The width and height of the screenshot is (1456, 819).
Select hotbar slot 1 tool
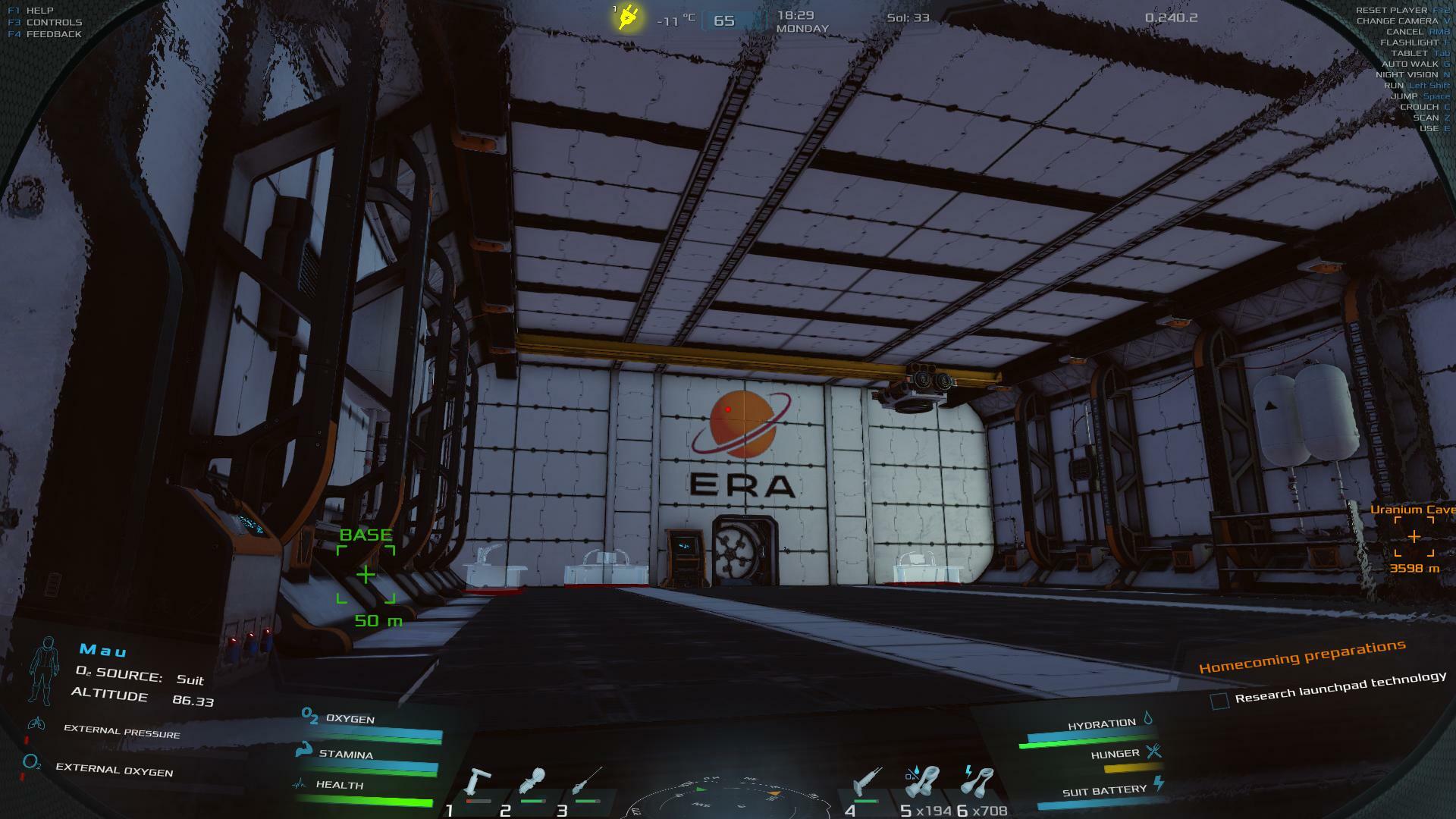[x=478, y=783]
